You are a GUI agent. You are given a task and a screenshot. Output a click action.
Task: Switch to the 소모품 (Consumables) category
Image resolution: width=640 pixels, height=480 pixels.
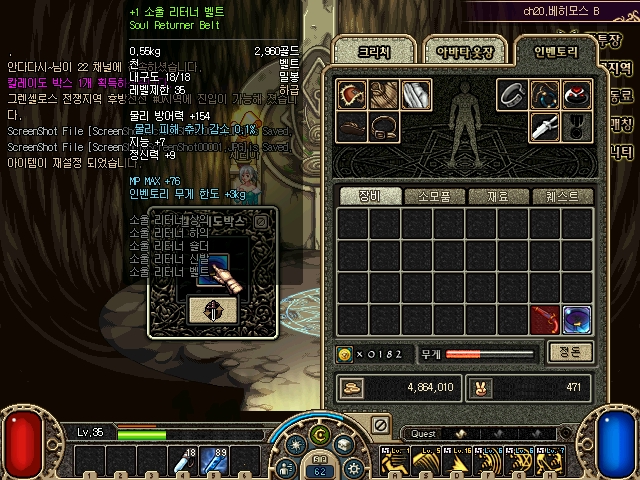coord(433,197)
